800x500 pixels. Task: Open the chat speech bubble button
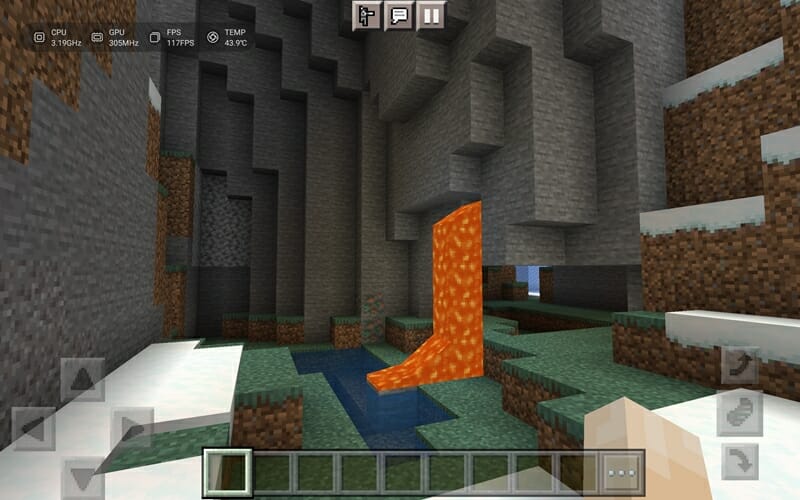[400, 15]
